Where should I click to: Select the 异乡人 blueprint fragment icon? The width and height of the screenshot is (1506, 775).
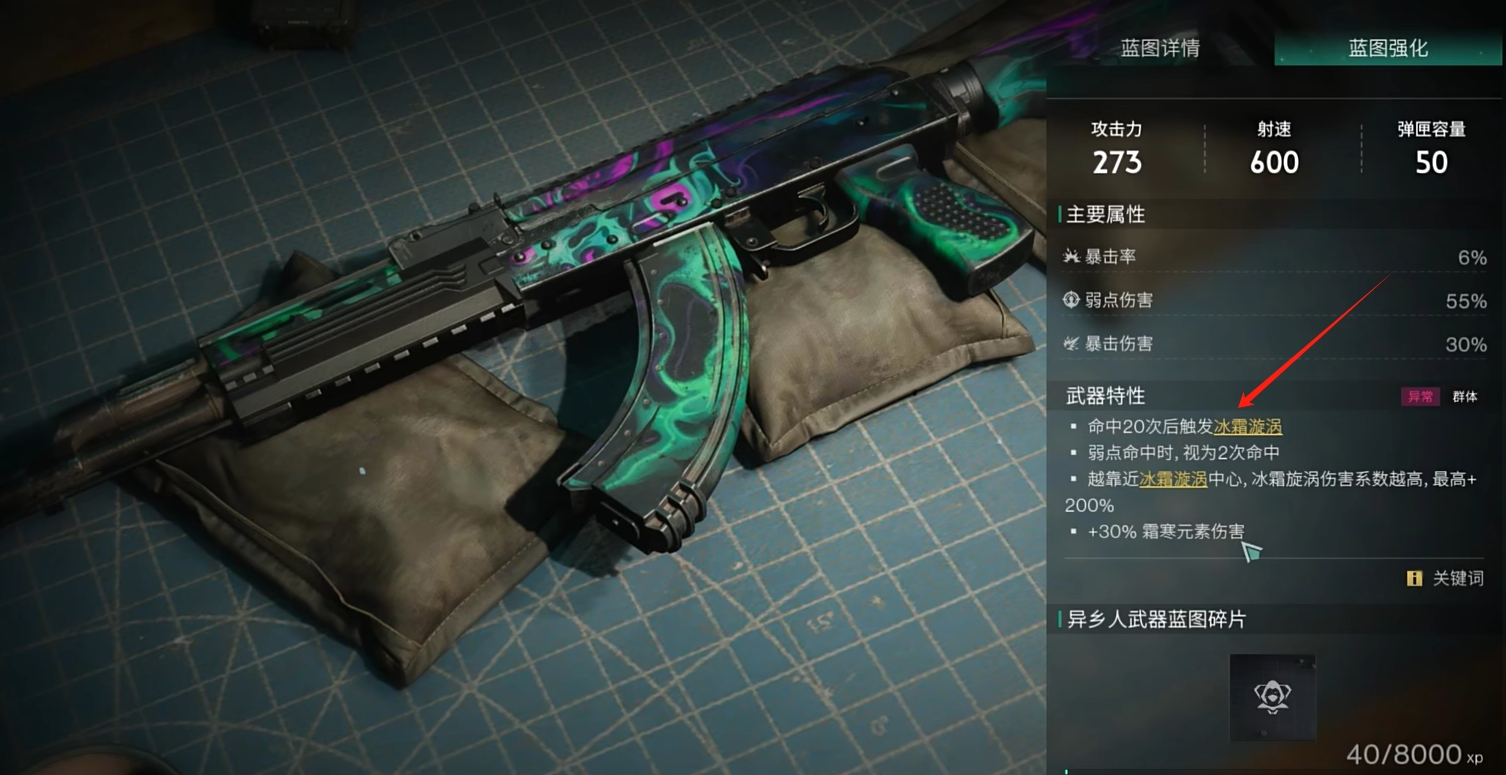pyautogui.click(x=1272, y=697)
